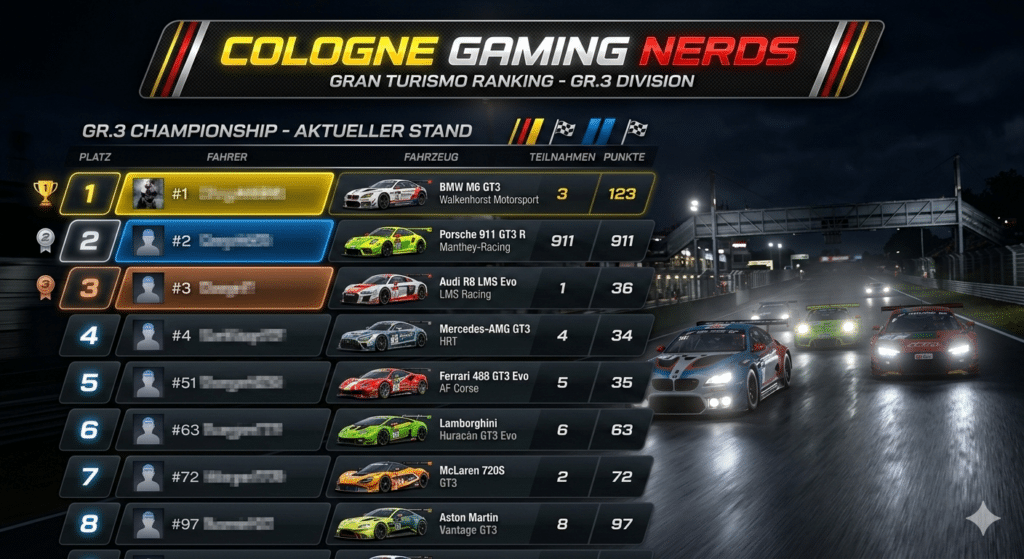
Task: Select driver #72 in the ranking list
Action: click(x=225, y=477)
